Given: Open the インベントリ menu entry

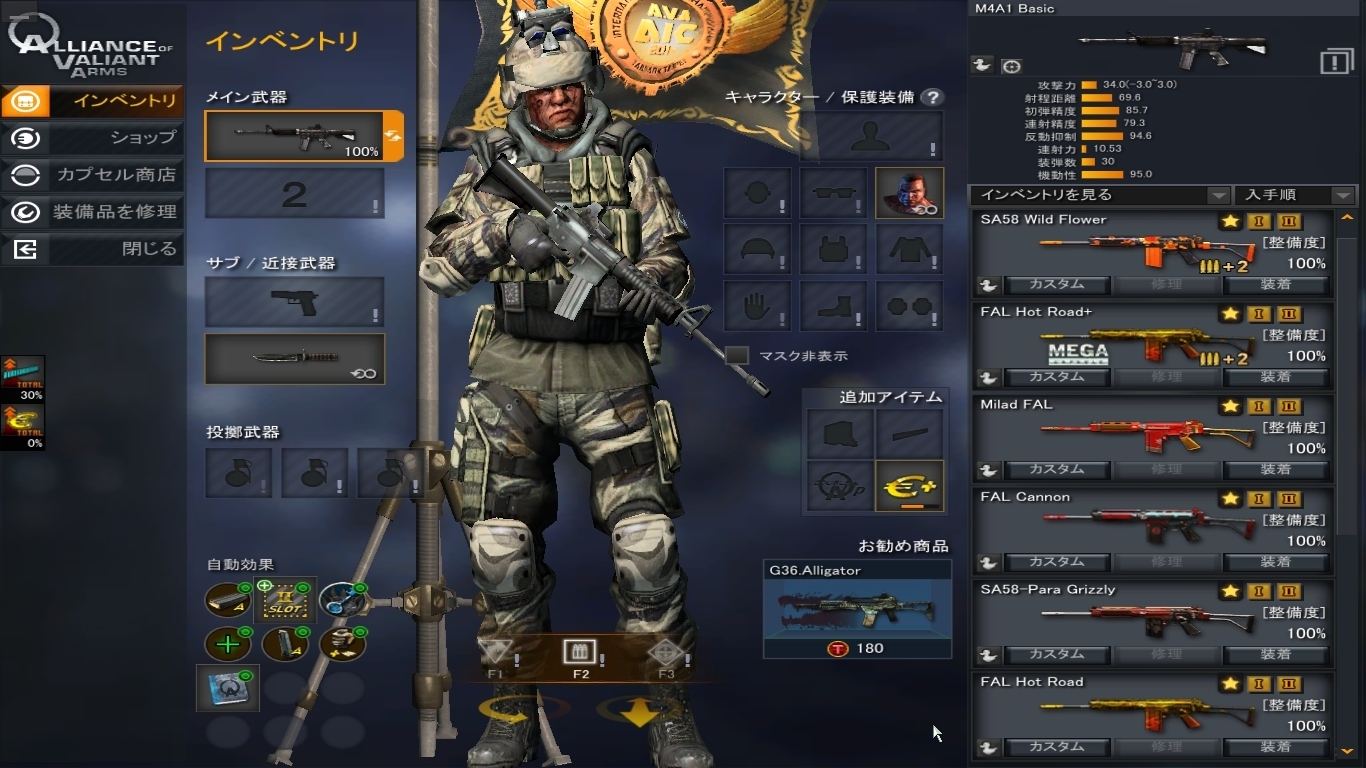Looking at the screenshot, I should 92,101.
